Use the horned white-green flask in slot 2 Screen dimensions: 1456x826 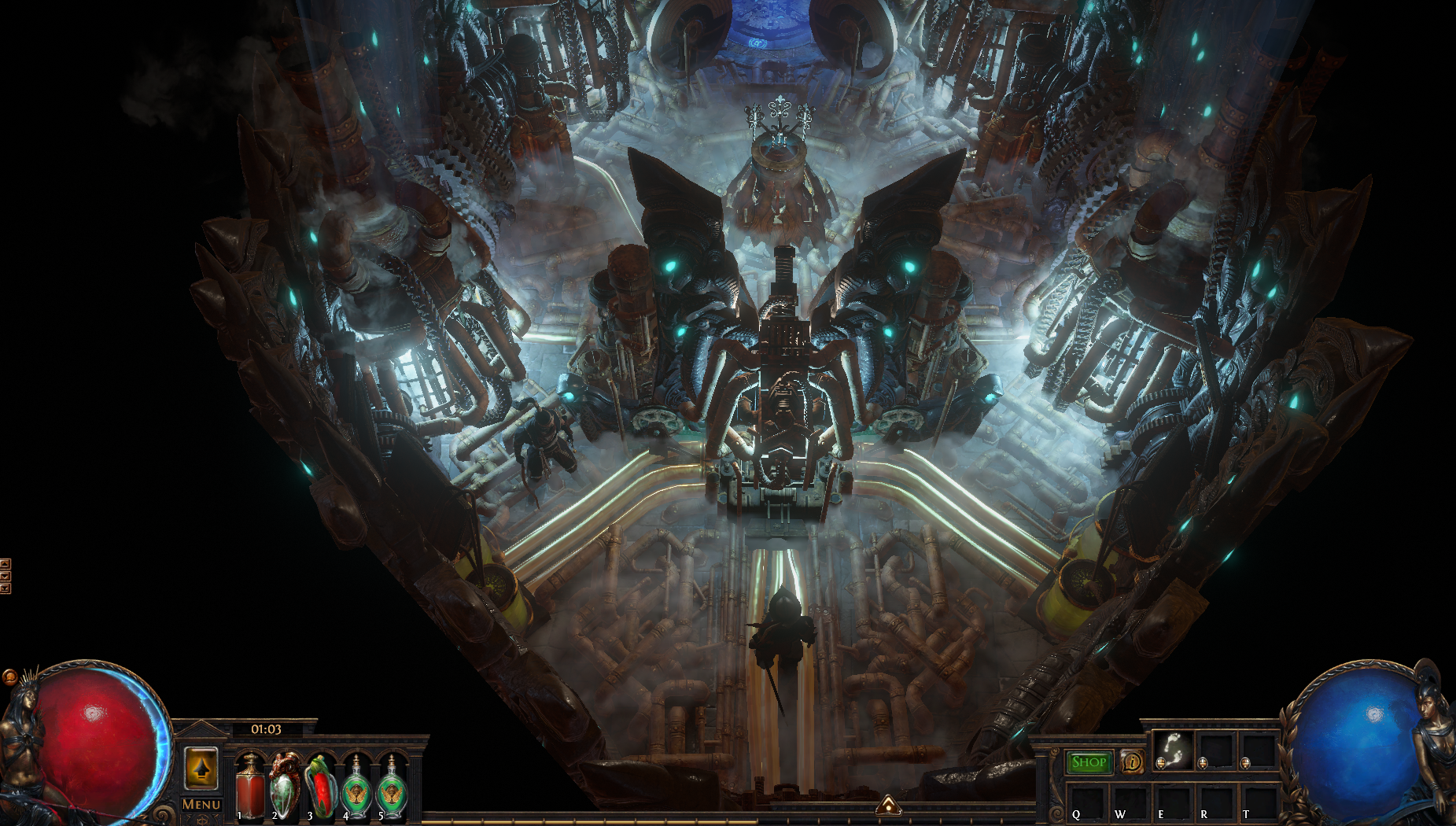pyautogui.click(x=285, y=787)
